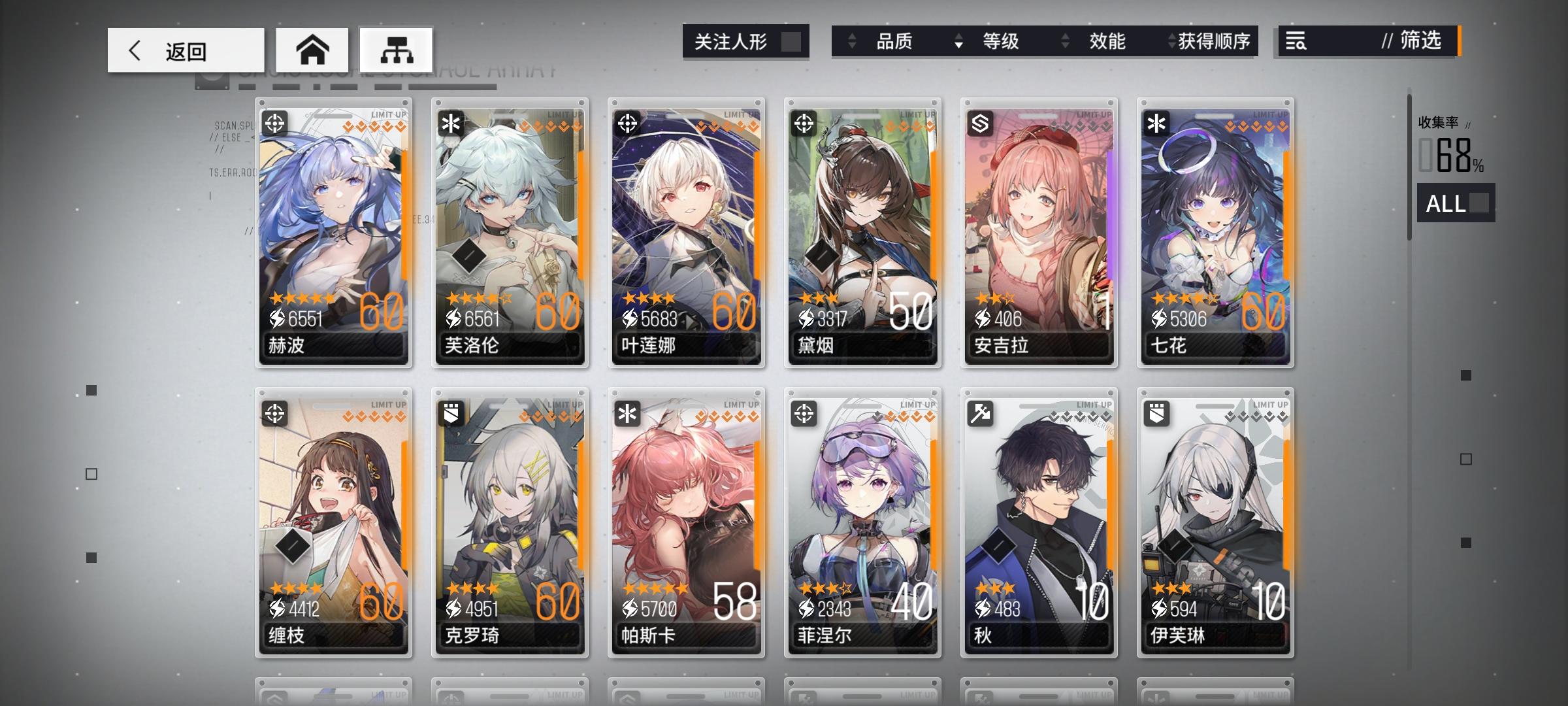The width and height of the screenshot is (1568, 706).
Task: Click the crosshair class icon on 赫波's card
Action: click(x=276, y=124)
